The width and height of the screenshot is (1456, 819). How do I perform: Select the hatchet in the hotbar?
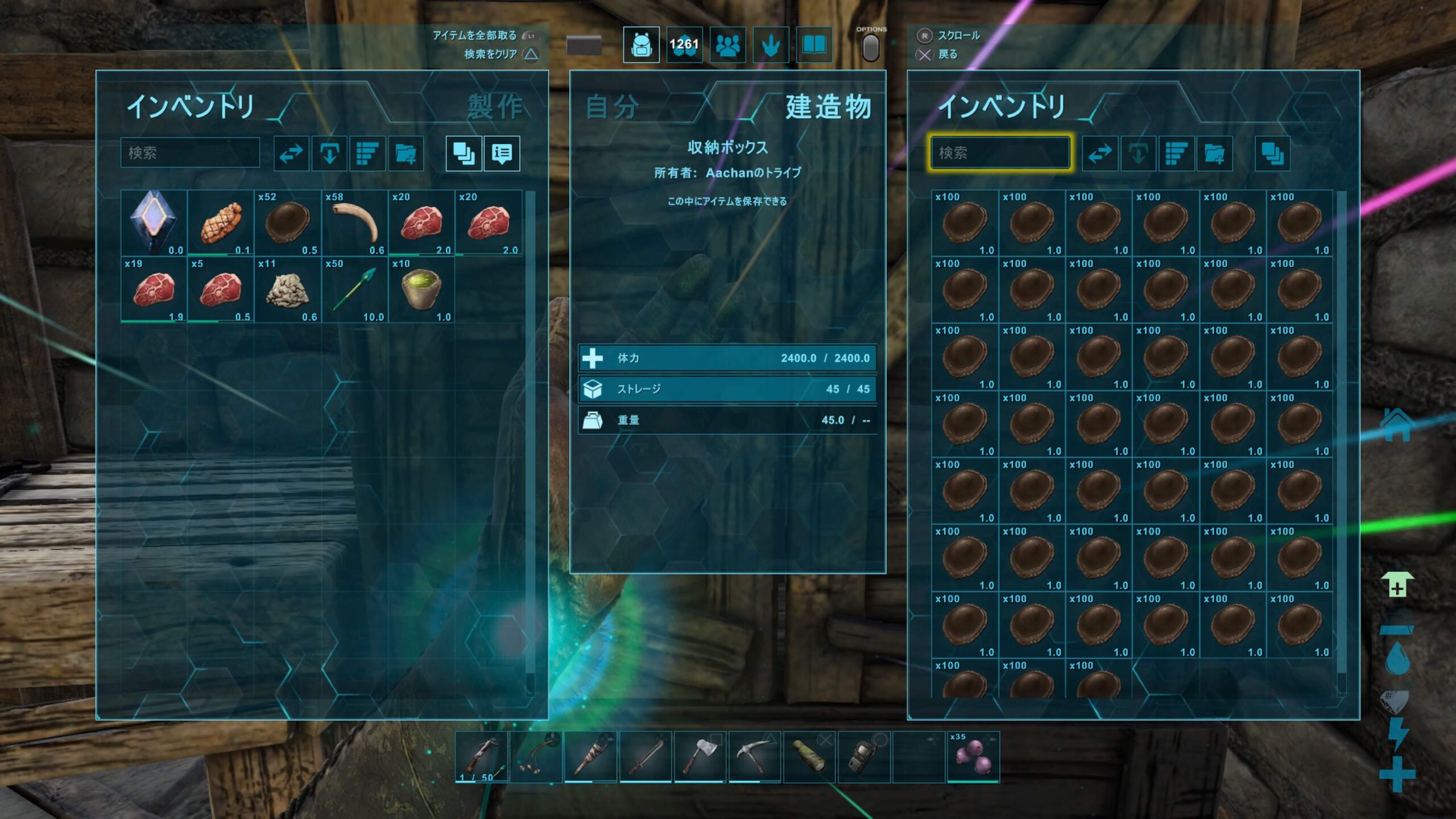(700, 756)
